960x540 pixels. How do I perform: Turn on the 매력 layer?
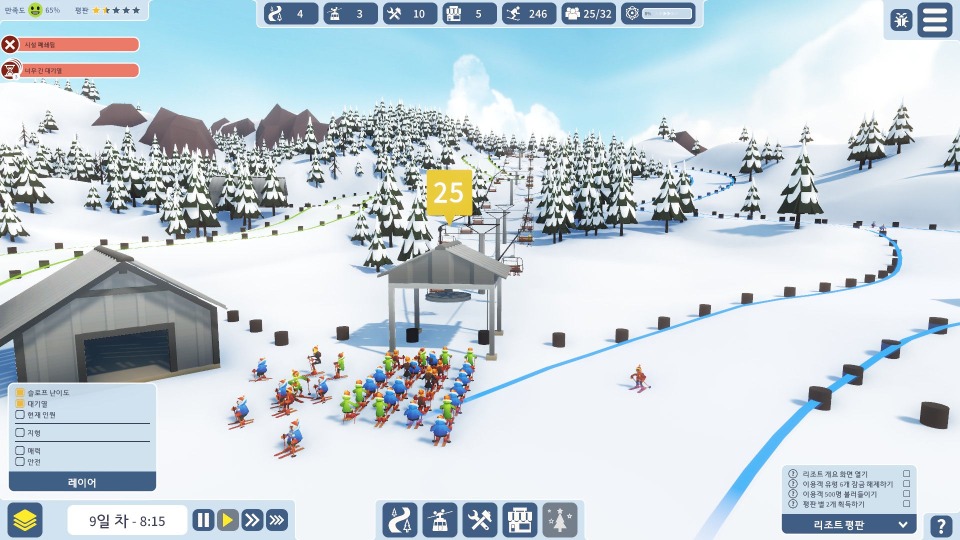[20, 451]
